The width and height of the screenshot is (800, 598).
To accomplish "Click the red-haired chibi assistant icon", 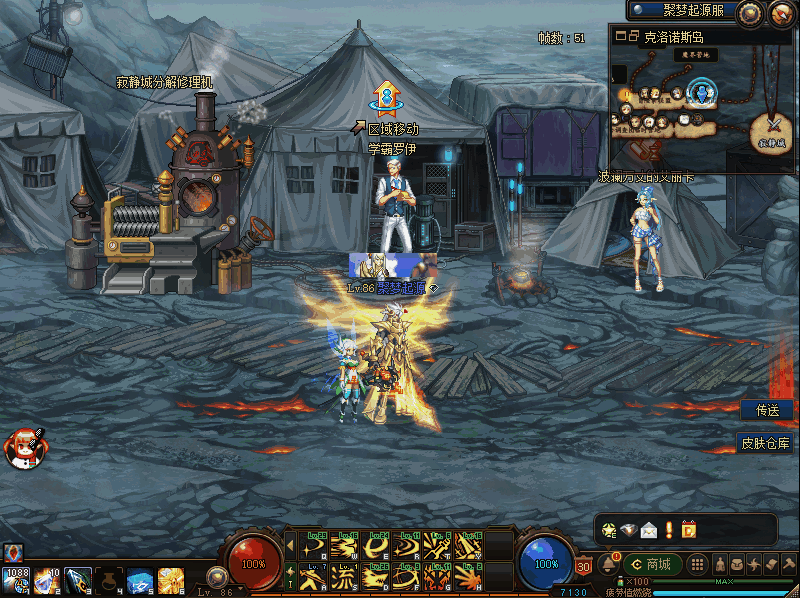I will pyautogui.click(x=22, y=447).
